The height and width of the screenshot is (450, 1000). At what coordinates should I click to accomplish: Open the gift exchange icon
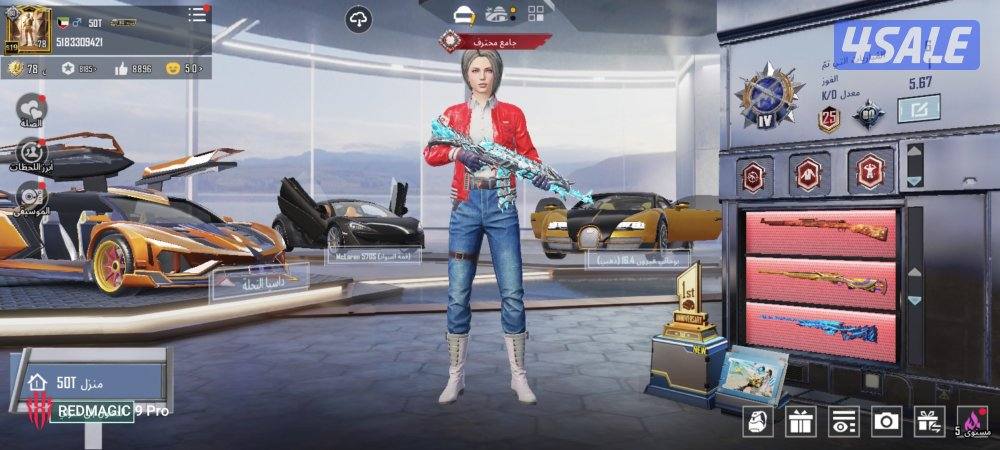coord(929,422)
